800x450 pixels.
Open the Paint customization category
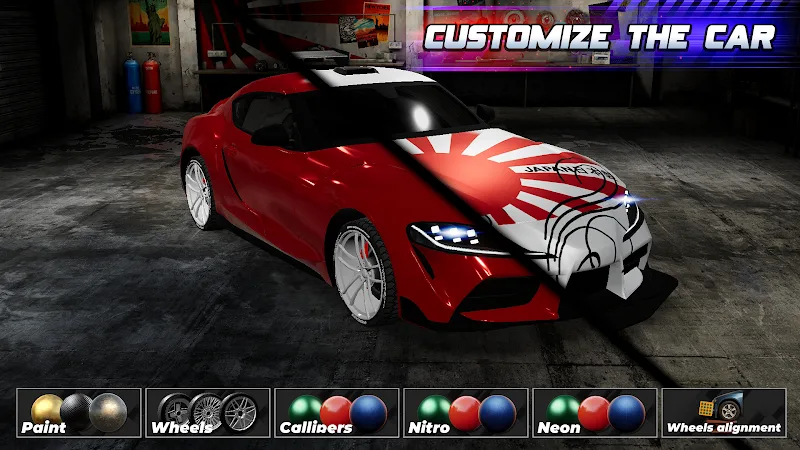click(79, 413)
